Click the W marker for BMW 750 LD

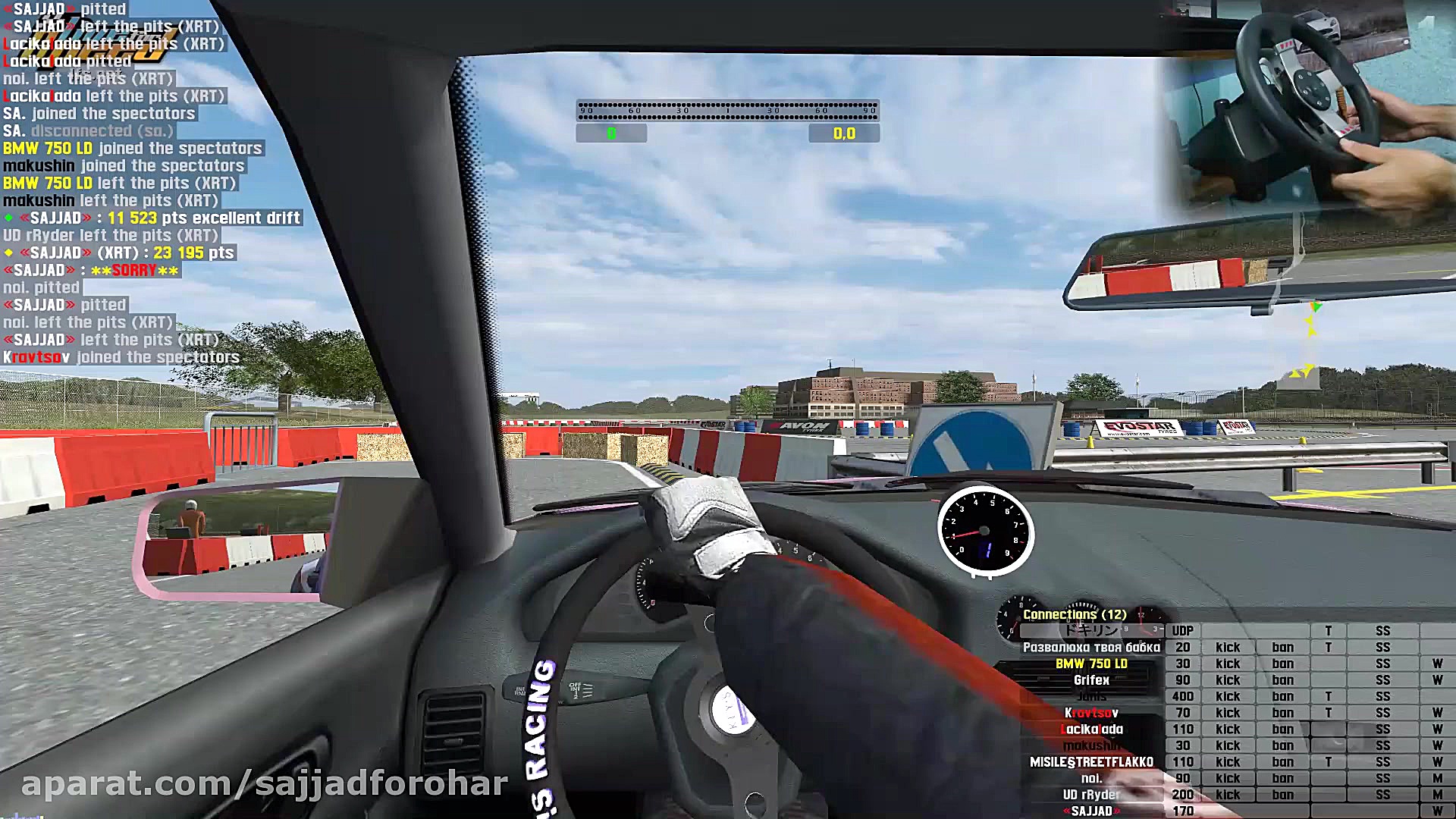tap(1436, 664)
